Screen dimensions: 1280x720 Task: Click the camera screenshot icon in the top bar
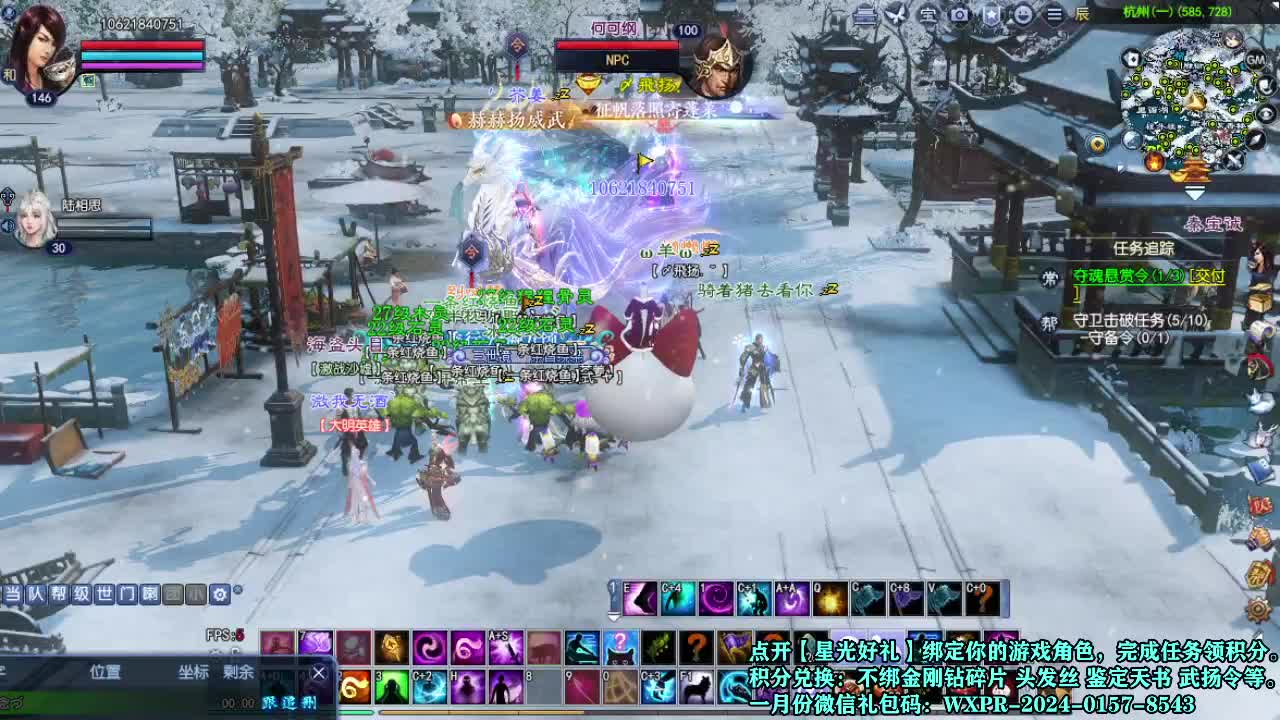(x=959, y=15)
